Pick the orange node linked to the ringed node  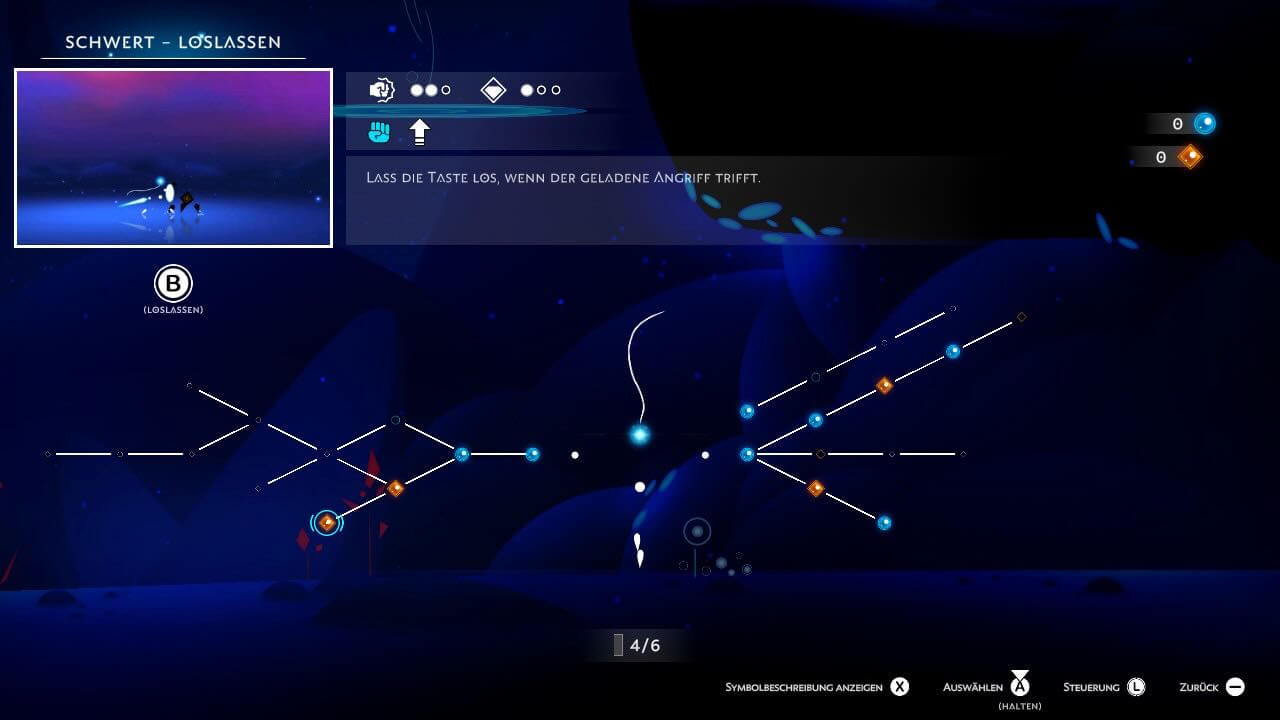(395, 488)
